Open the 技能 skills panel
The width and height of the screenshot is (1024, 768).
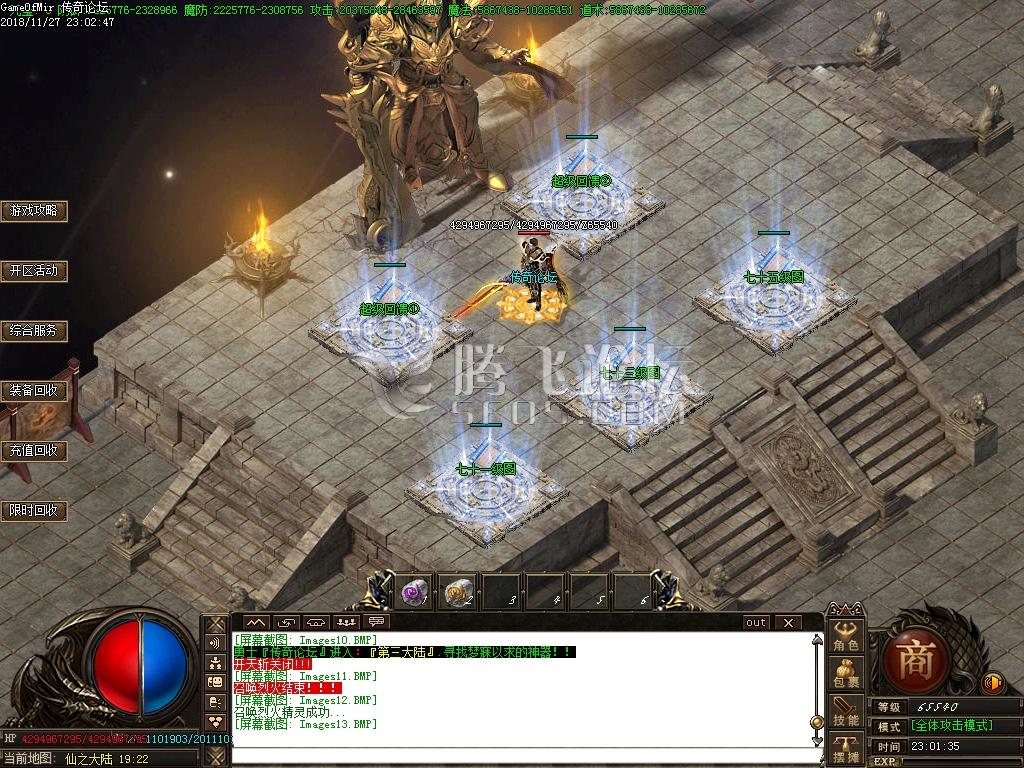click(846, 712)
